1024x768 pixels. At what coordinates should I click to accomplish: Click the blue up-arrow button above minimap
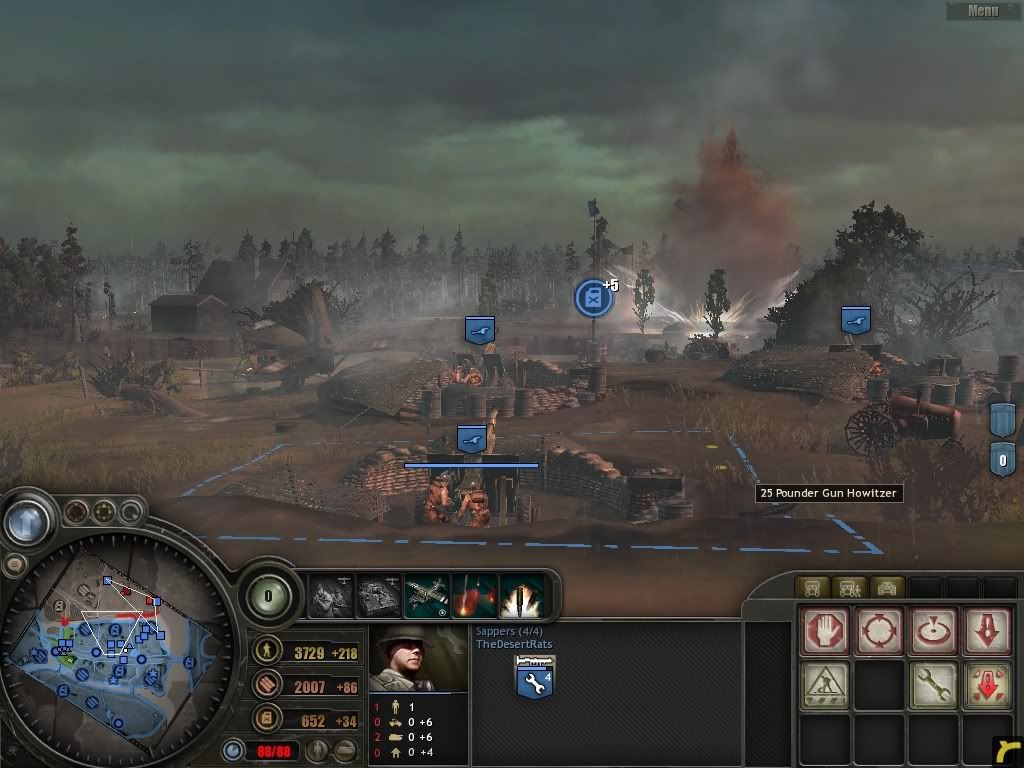[27, 520]
